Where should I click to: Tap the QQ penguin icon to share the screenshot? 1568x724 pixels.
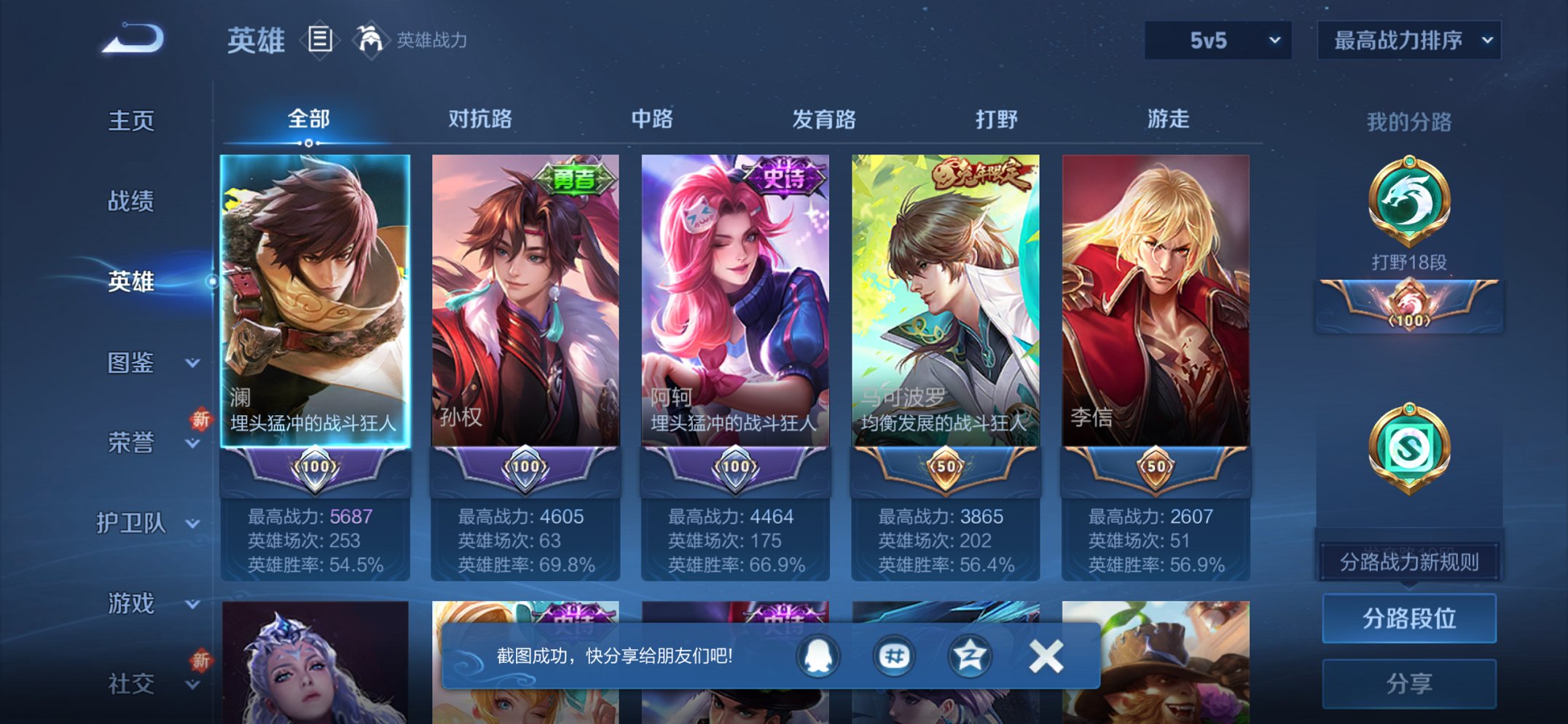click(817, 655)
